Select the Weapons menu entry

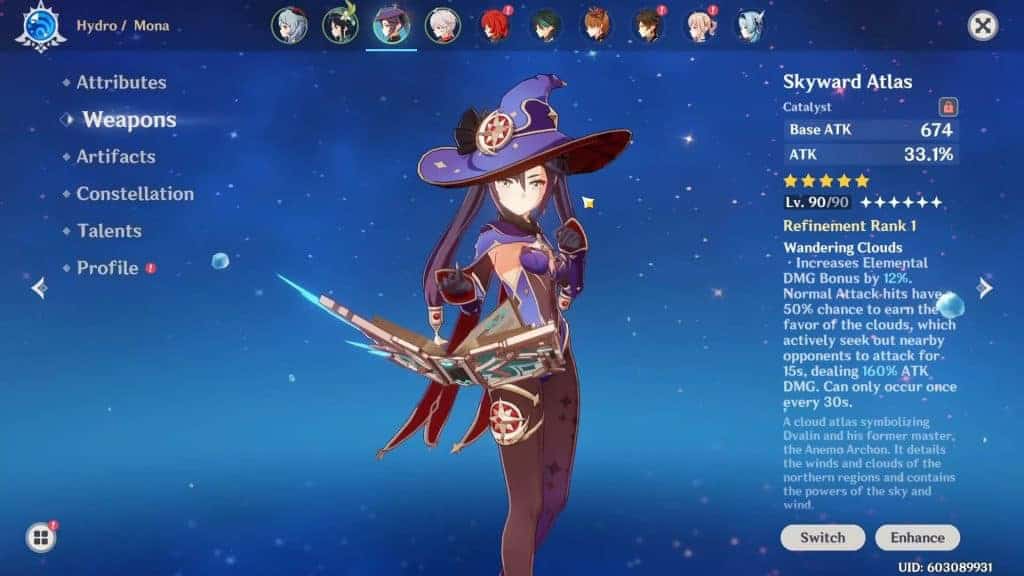(x=129, y=120)
